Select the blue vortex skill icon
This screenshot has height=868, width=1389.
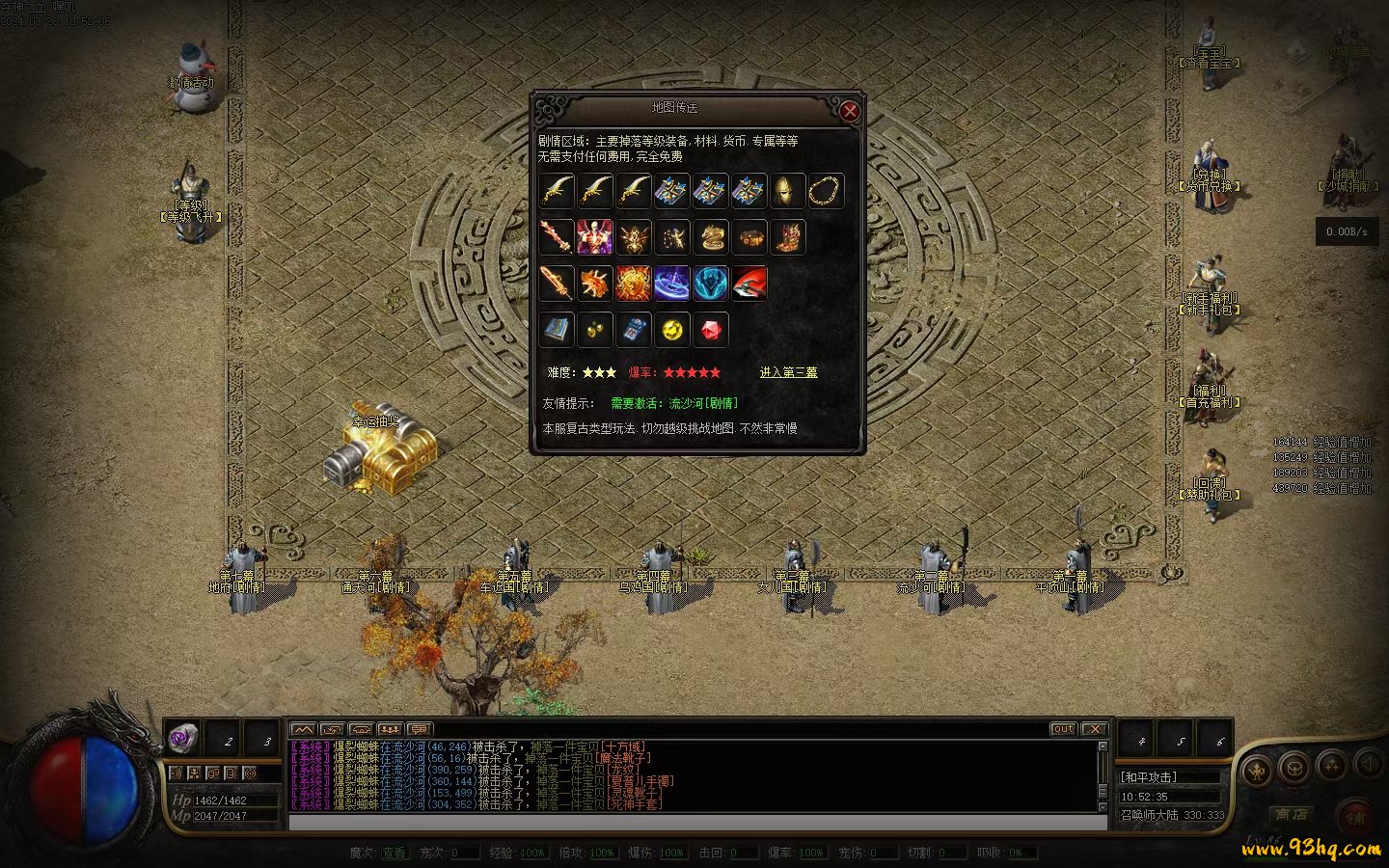click(x=671, y=284)
